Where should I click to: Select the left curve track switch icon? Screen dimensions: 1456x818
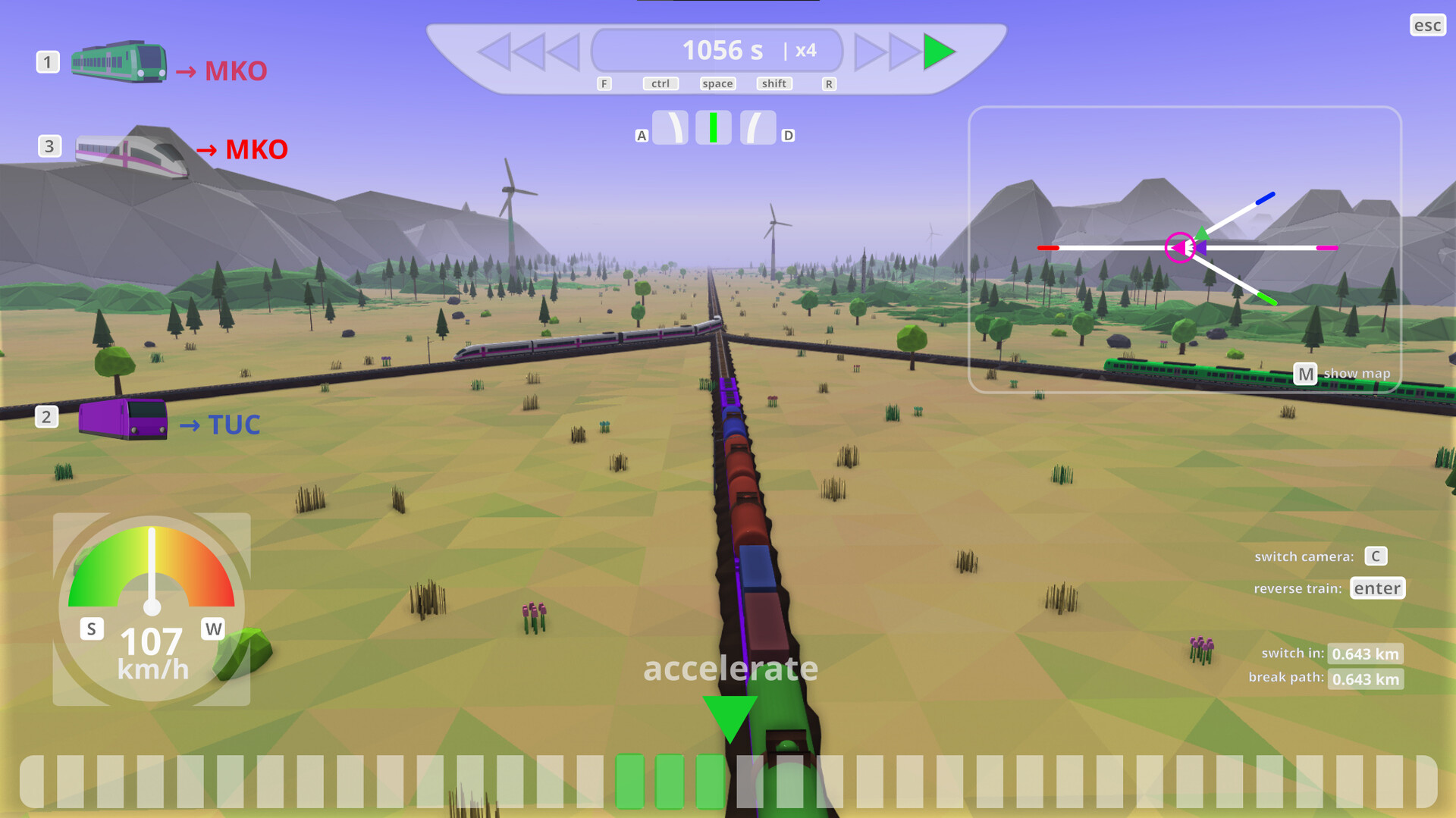tap(672, 127)
